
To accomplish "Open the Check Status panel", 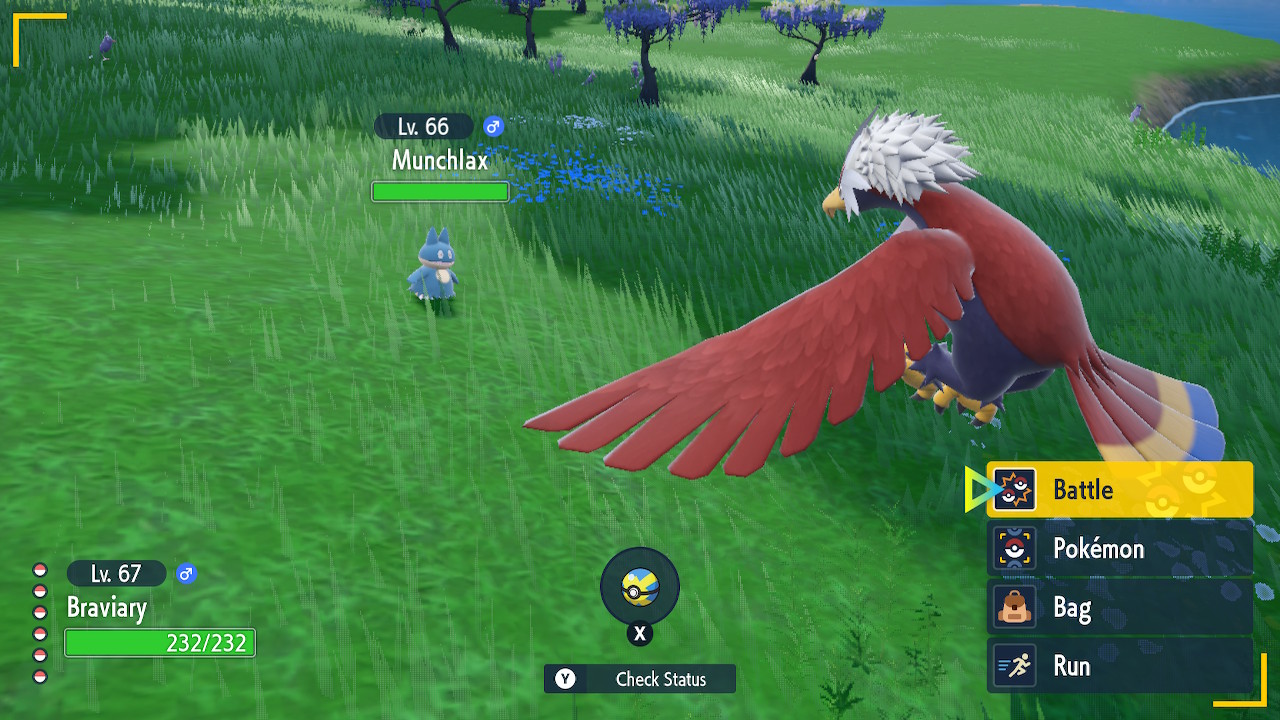I will click(x=640, y=679).
